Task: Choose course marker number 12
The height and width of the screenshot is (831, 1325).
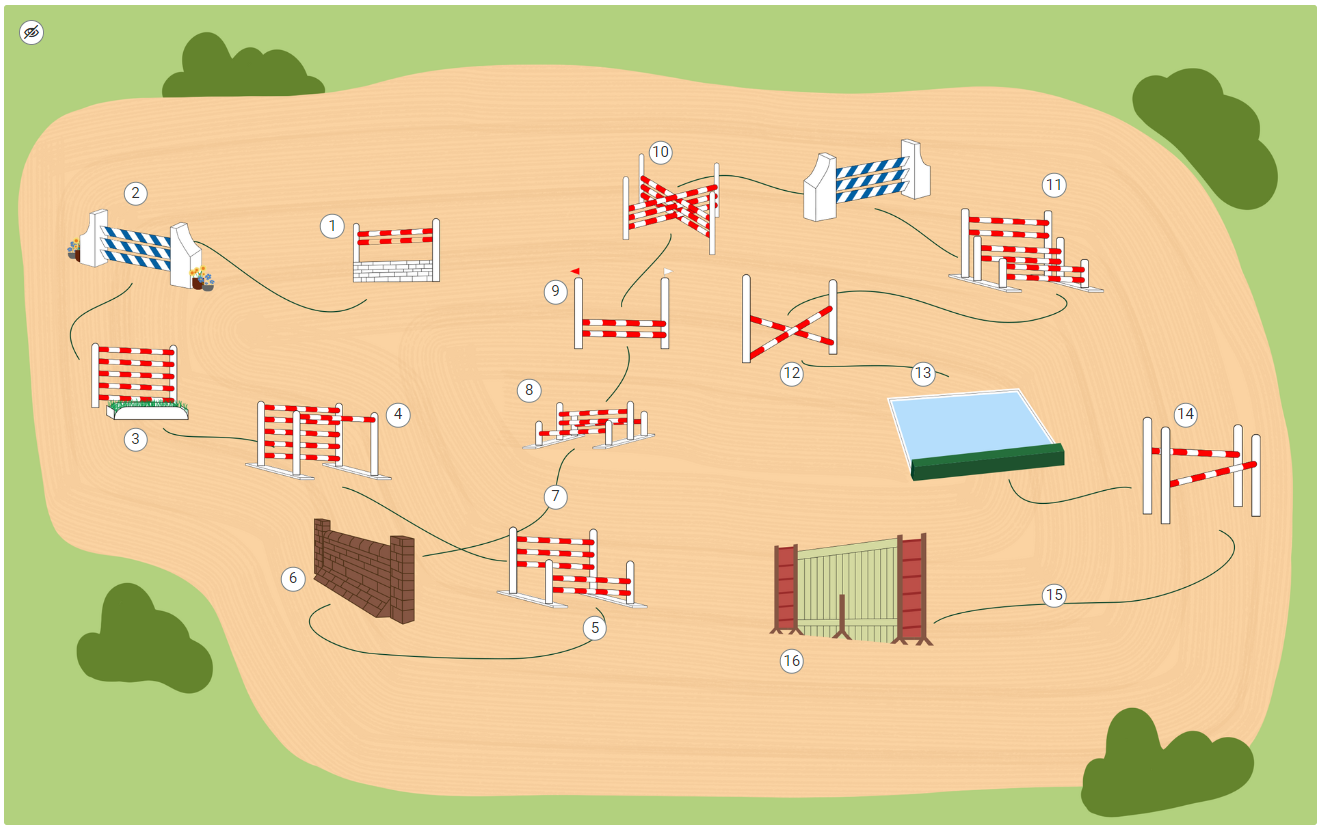Action: point(792,374)
